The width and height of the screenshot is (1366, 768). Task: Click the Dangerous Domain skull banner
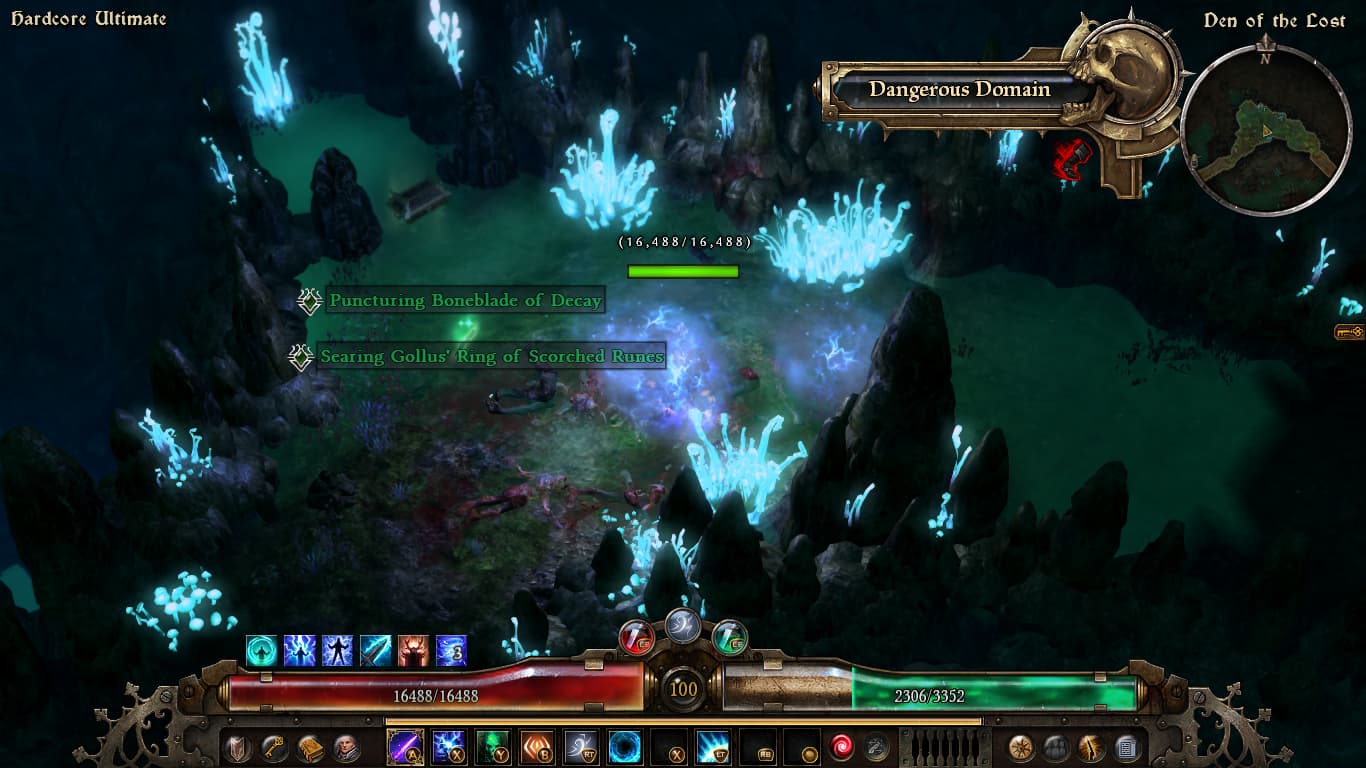click(960, 90)
